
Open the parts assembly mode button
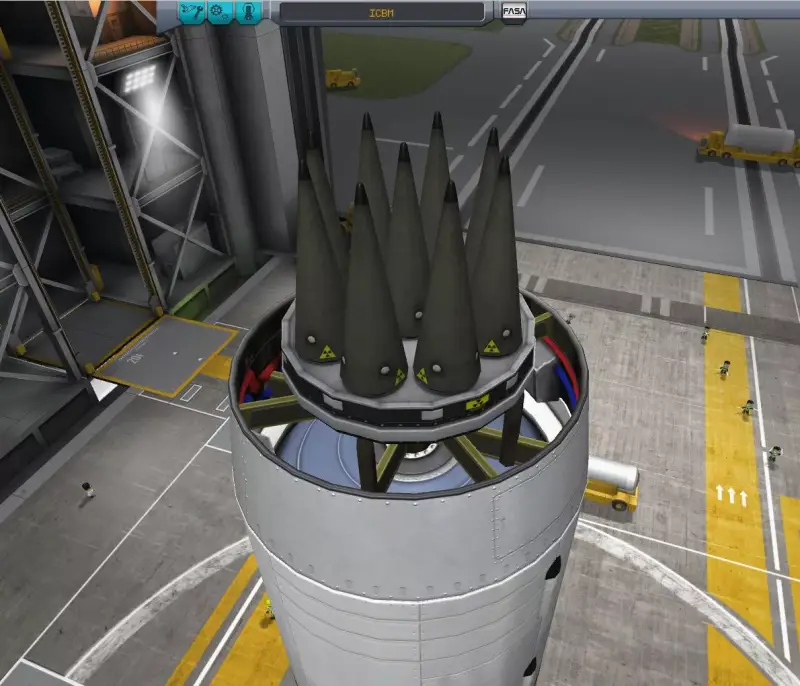click(x=190, y=13)
